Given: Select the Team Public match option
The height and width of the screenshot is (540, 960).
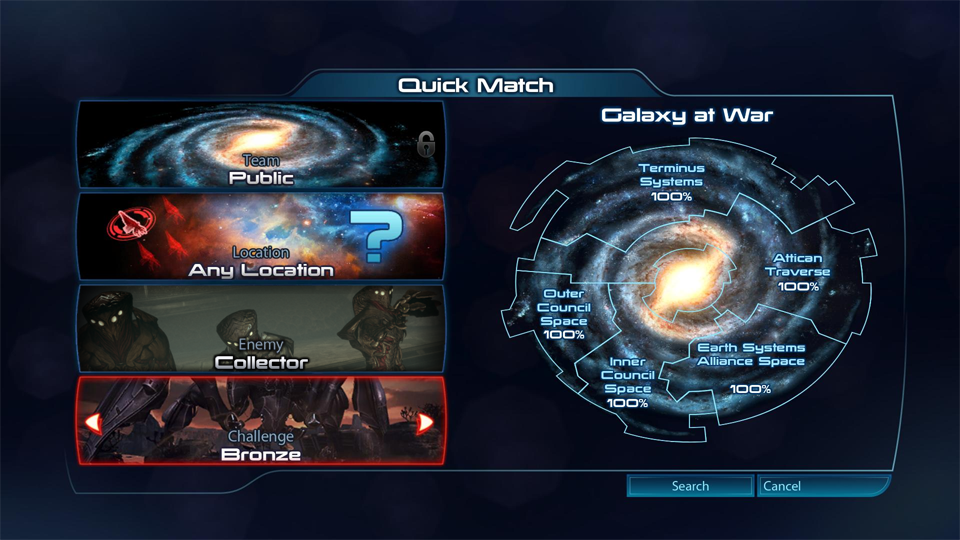Looking at the screenshot, I should (260, 145).
